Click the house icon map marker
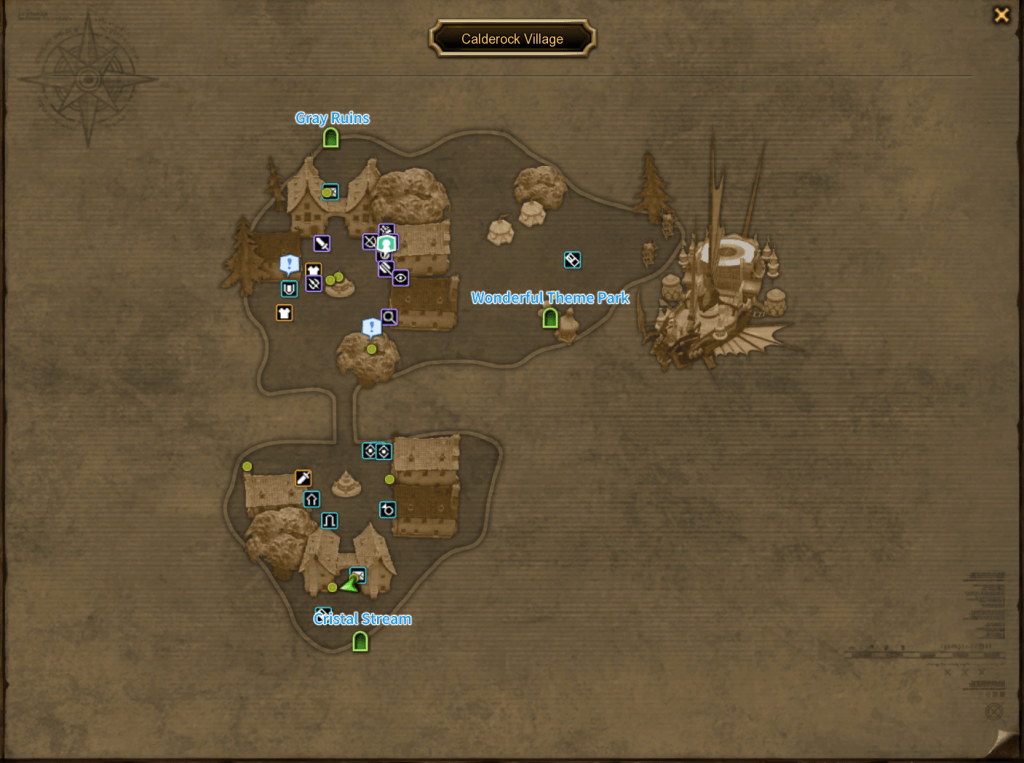Viewport: 1024px width, 763px height. (x=312, y=499)
